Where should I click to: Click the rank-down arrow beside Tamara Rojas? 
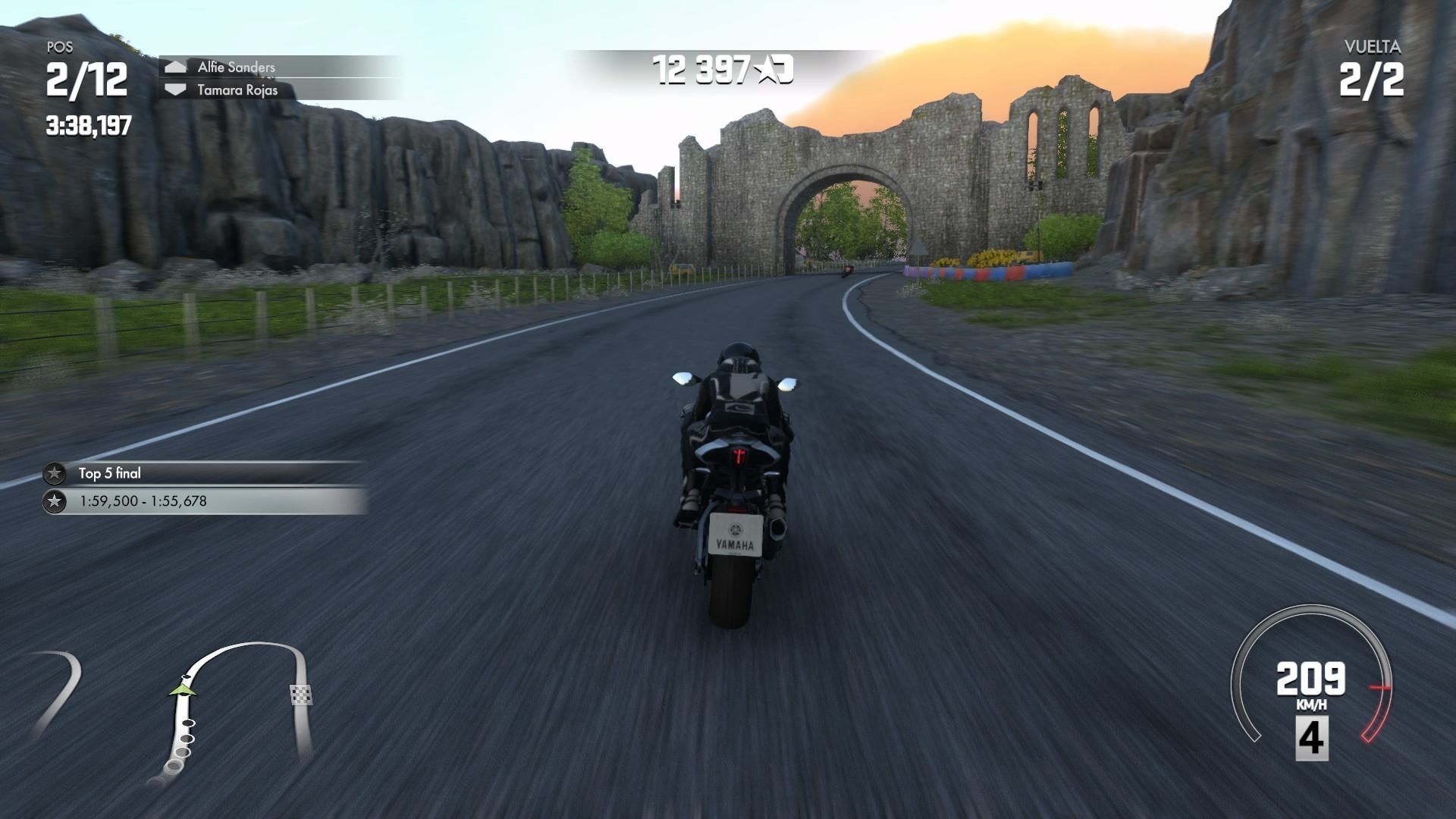176,89
